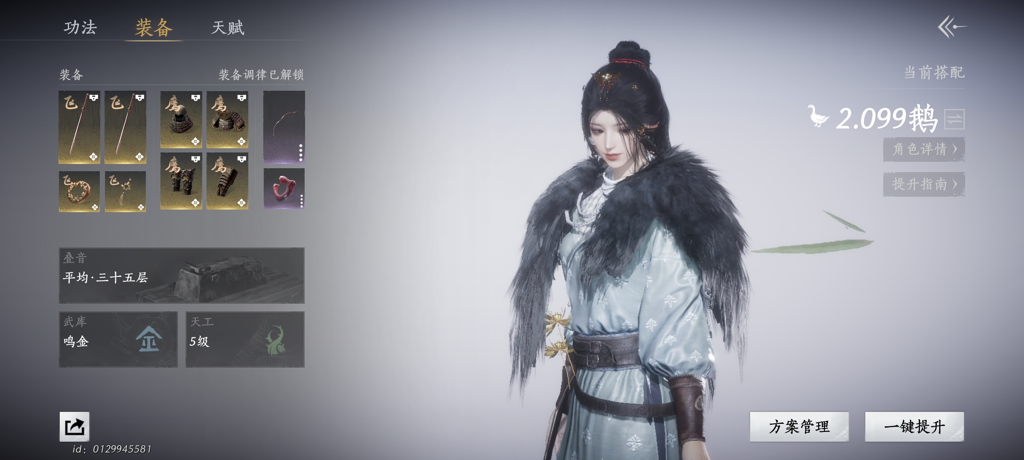Viewport: 1024px width, 460px height.
Task: Select the leg greaves equipment slot
Action: point(181,181)
